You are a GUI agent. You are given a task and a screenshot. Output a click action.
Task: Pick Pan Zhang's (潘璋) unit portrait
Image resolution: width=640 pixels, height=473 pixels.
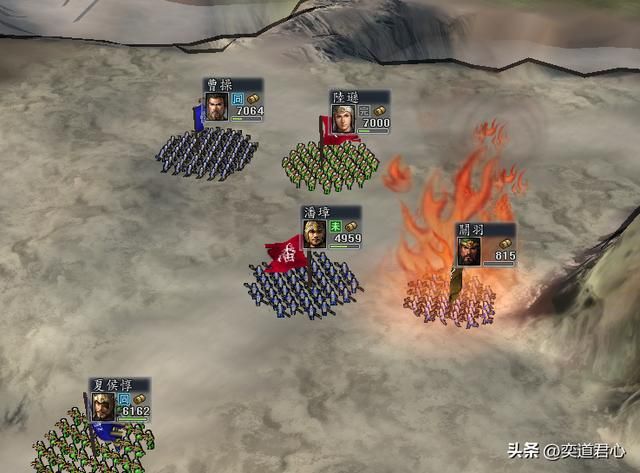[314, 234]
